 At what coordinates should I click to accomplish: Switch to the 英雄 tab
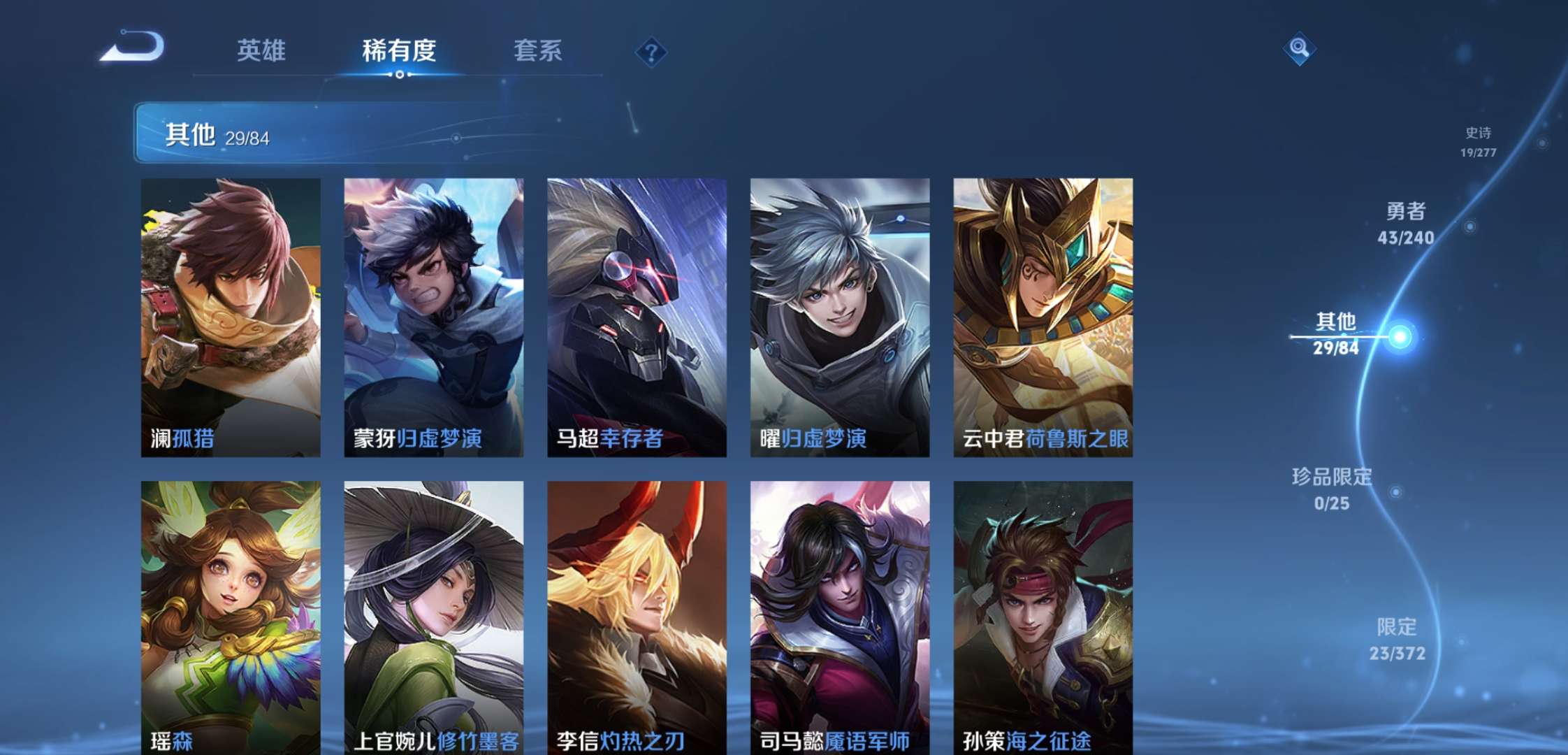pos(262,50)
